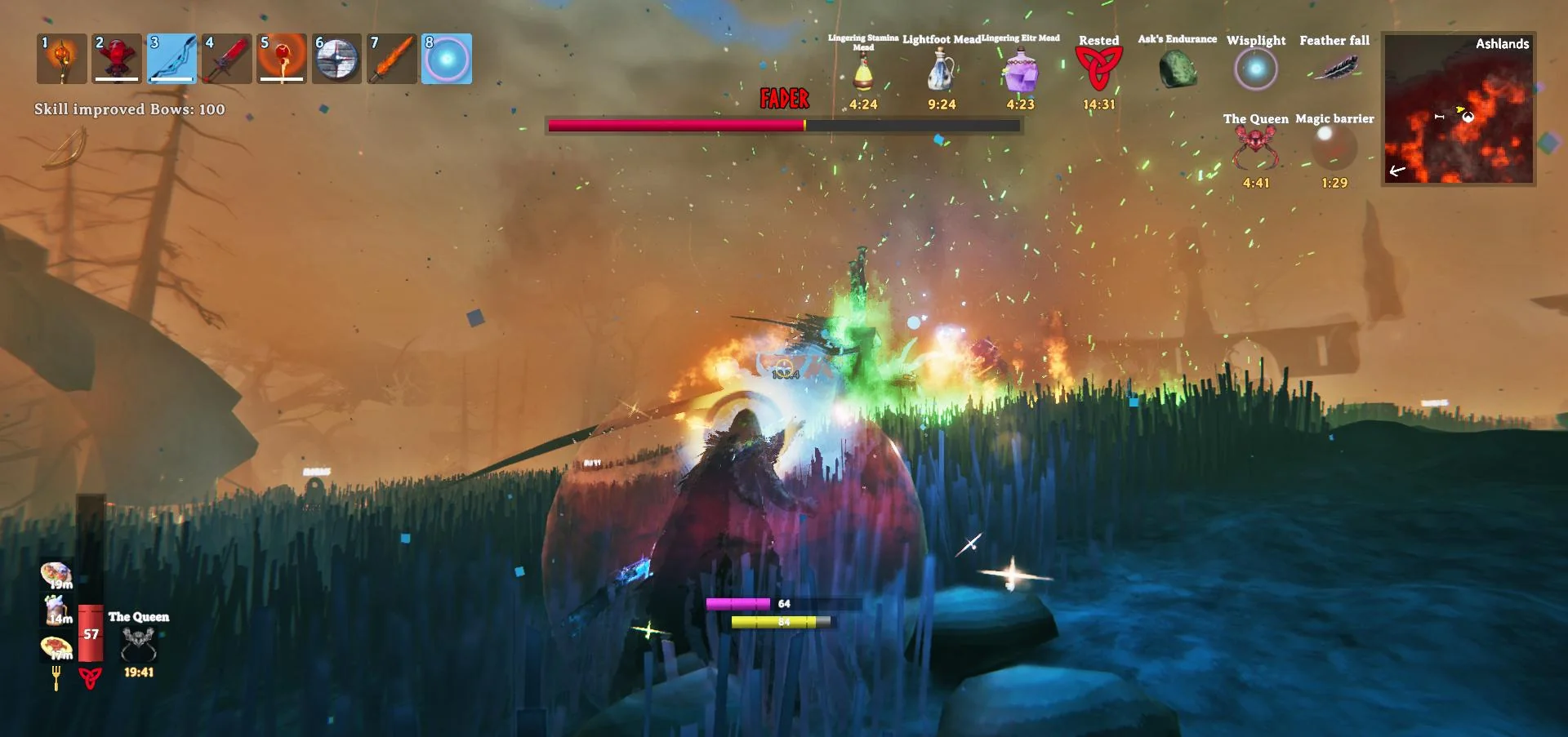Viewport: 1568px width, 737px height.
Task: Click the Magic barrier status icon
Action: 1334,149
